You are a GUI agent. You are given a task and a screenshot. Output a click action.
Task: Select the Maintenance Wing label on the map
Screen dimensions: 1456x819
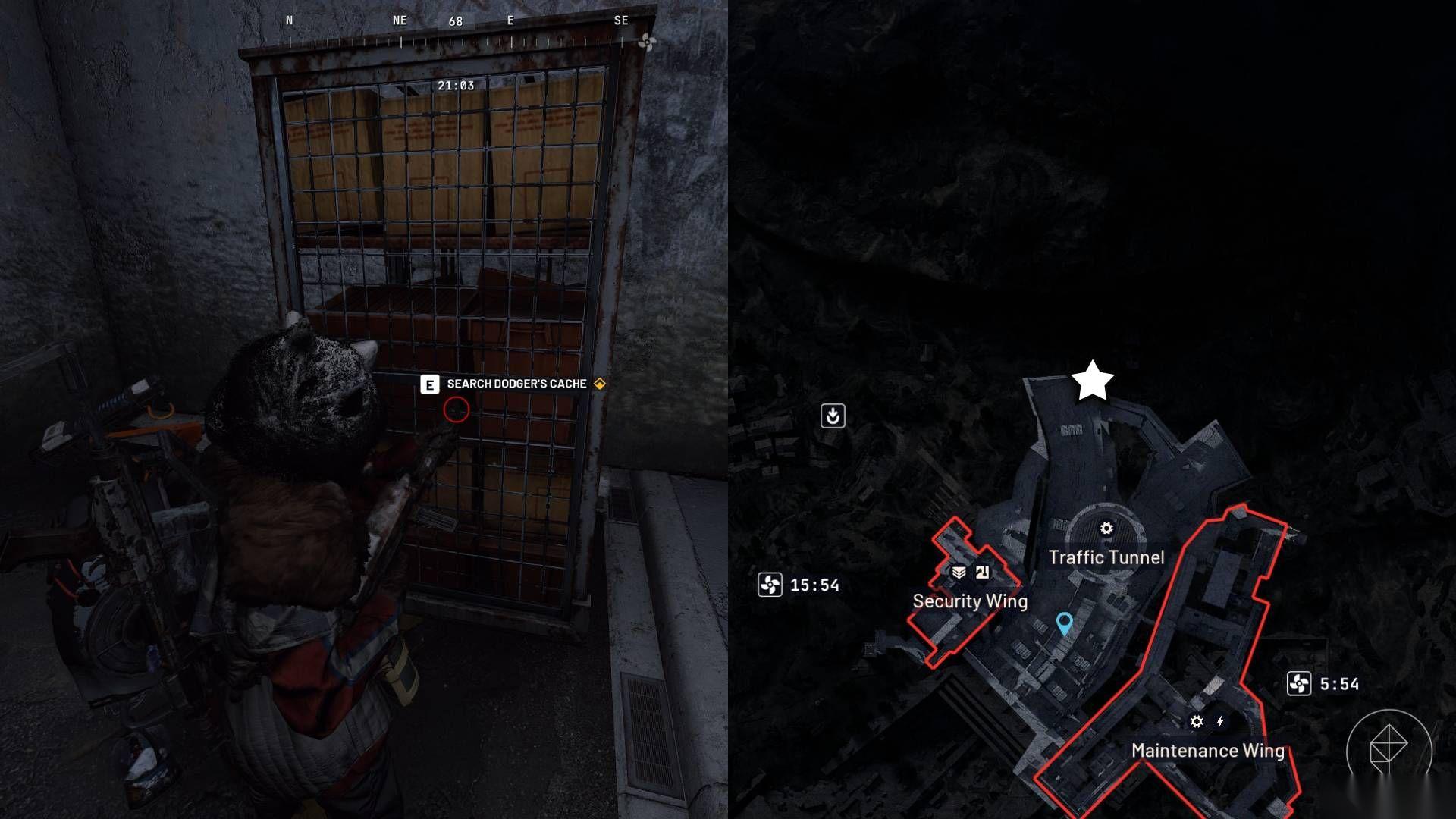click(1207, 752)
